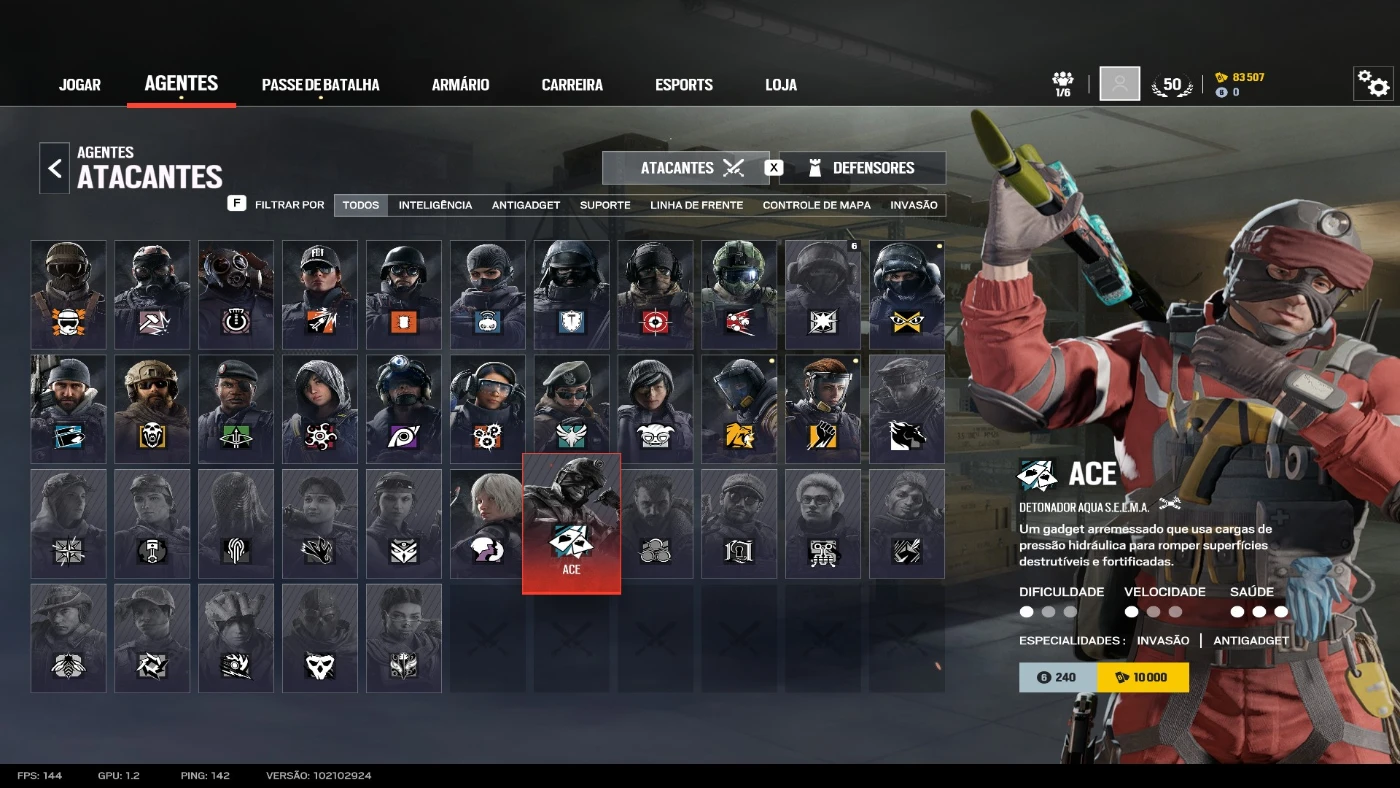Filter operators by Inteligência
The width and height of the screenshot is (1400, 788).
point(435,205)
